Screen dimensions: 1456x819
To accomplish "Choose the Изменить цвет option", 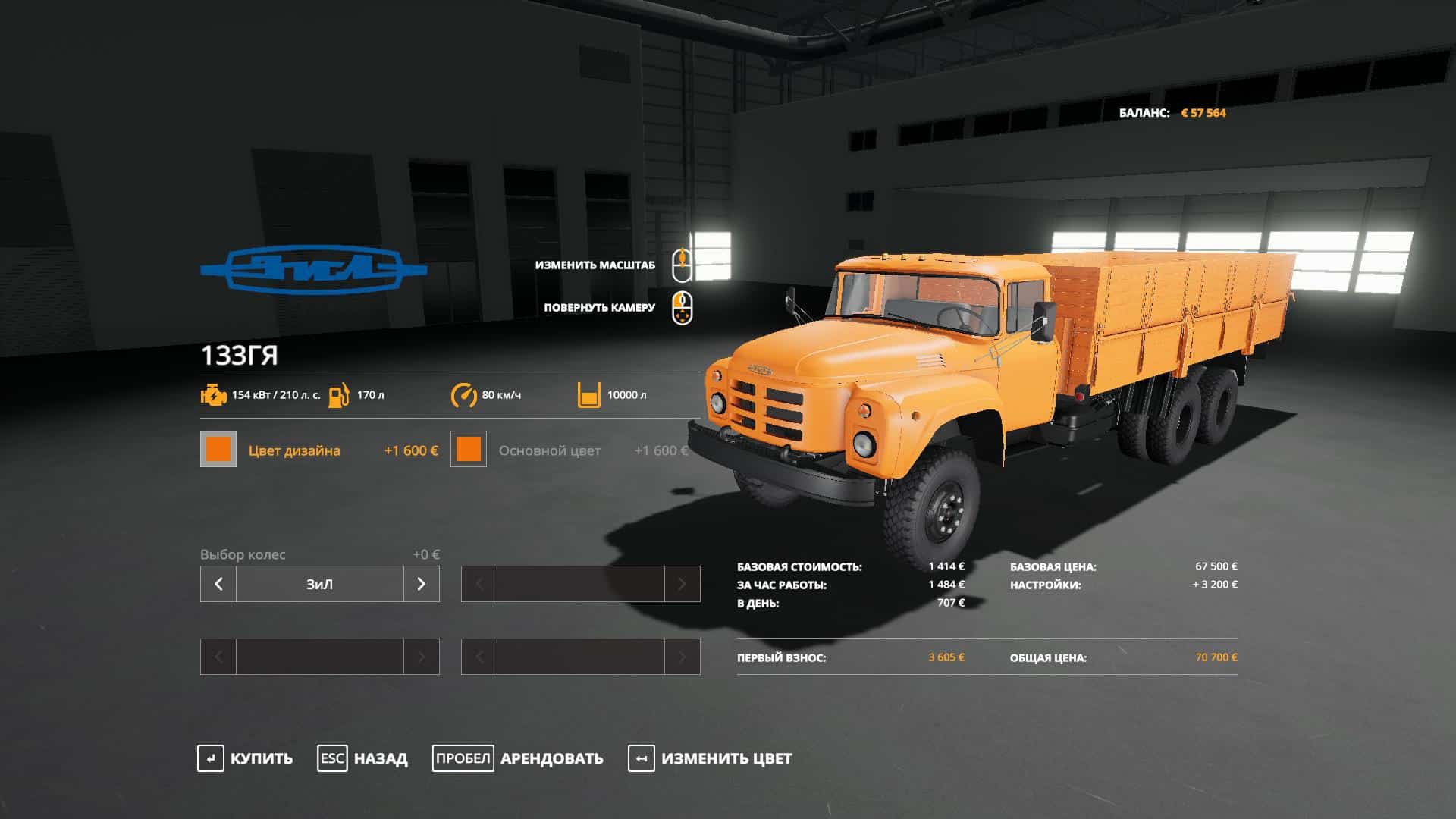I will click(710, 758).
